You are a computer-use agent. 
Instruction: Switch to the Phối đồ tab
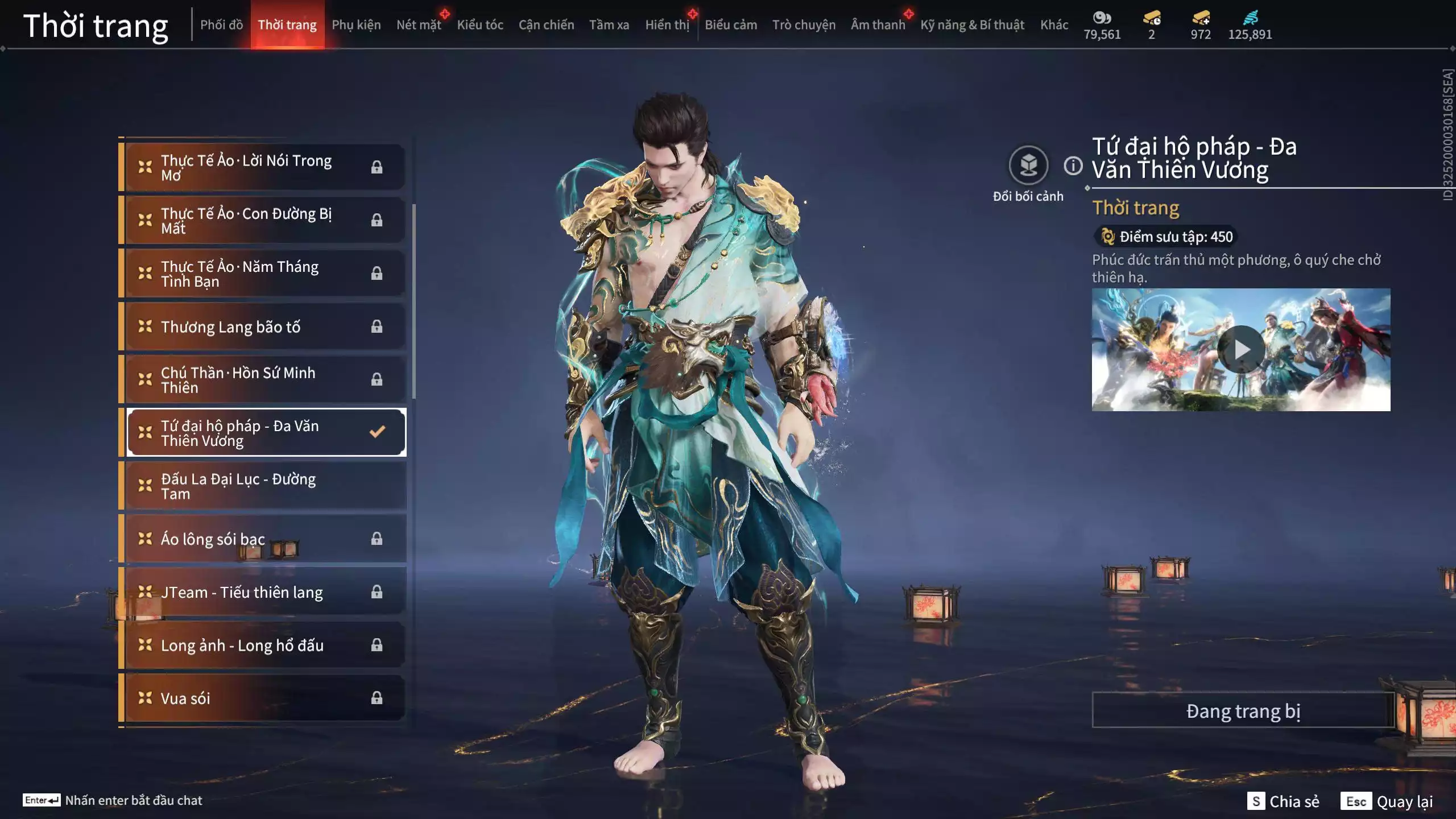(x=221, y=25)
